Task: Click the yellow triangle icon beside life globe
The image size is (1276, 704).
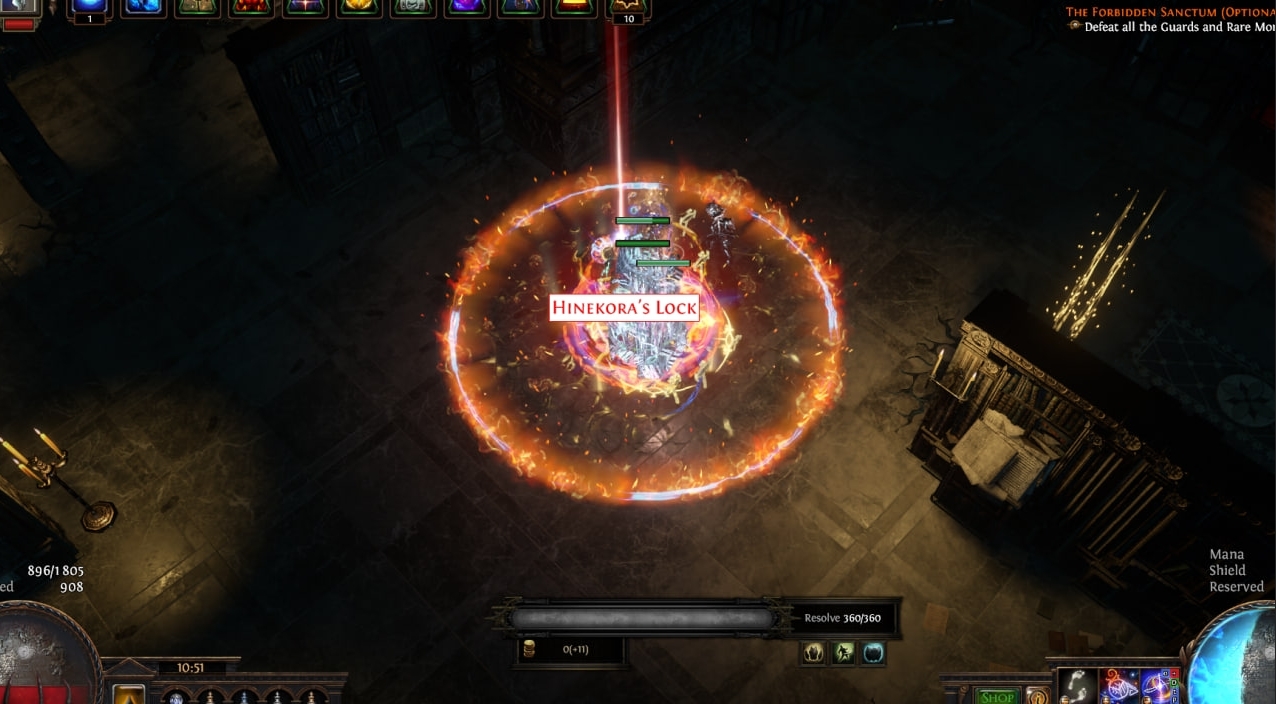Action: point(127,694)
